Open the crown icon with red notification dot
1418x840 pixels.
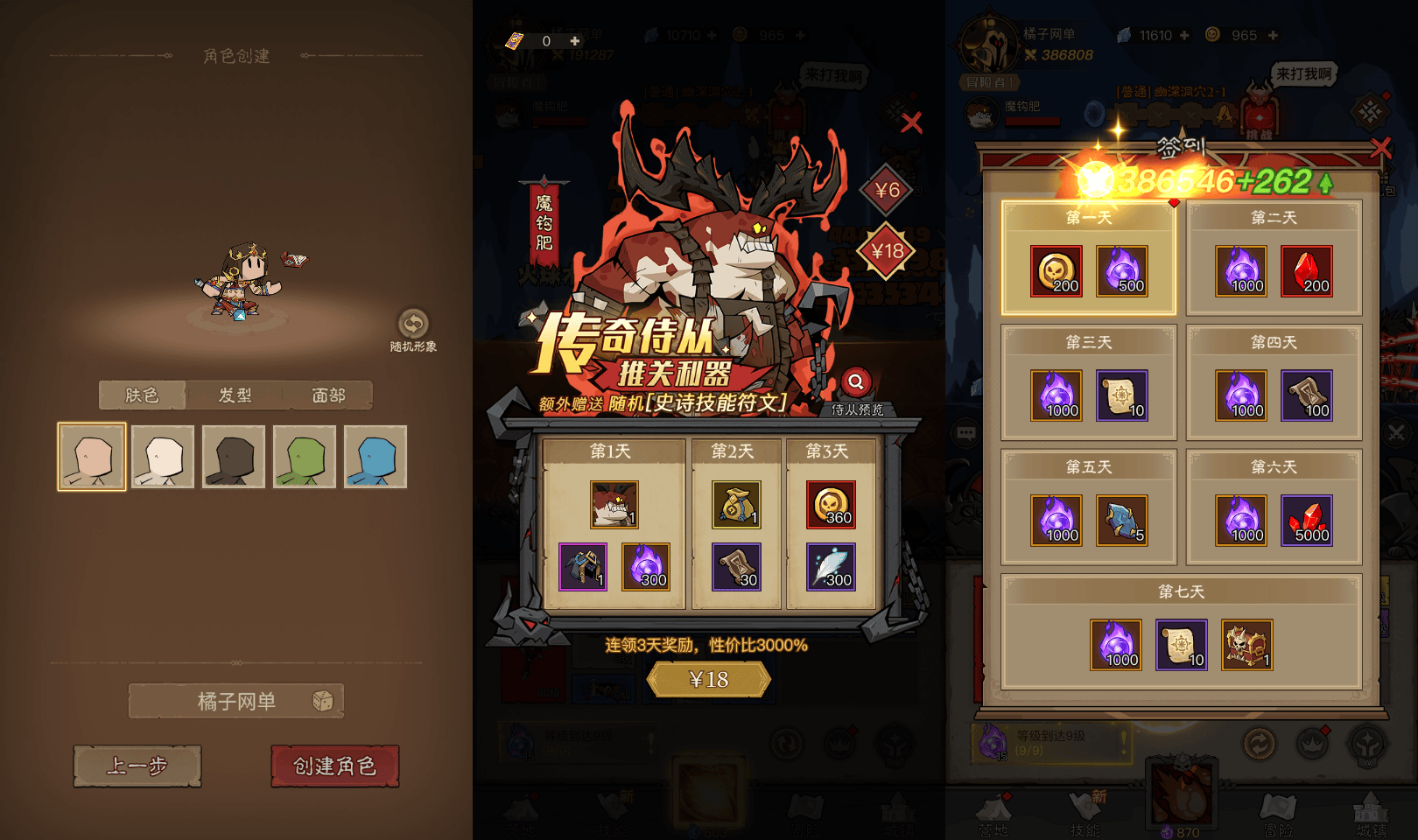pos(1313,744)
